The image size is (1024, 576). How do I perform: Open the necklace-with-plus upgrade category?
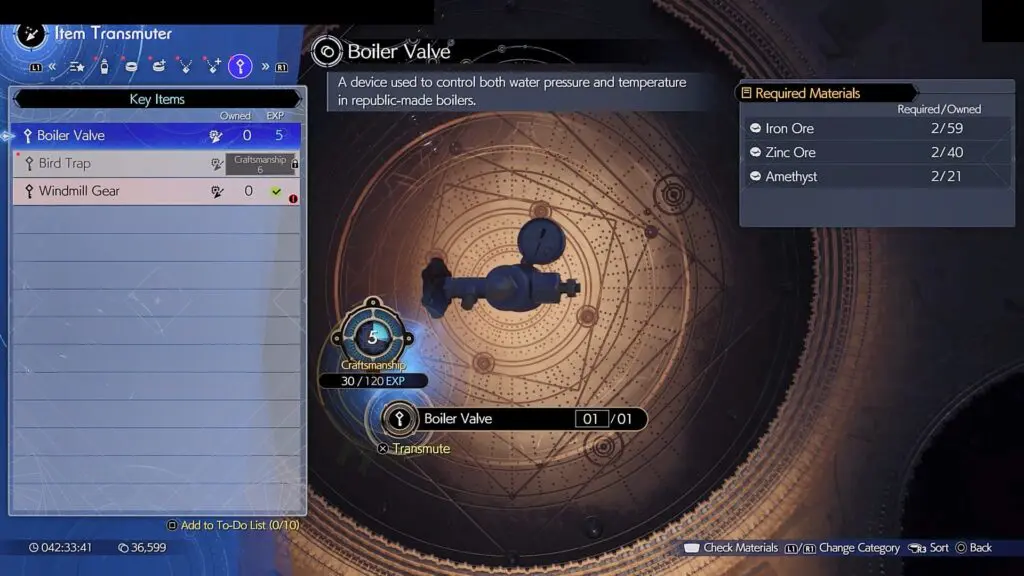click(213, 67)
